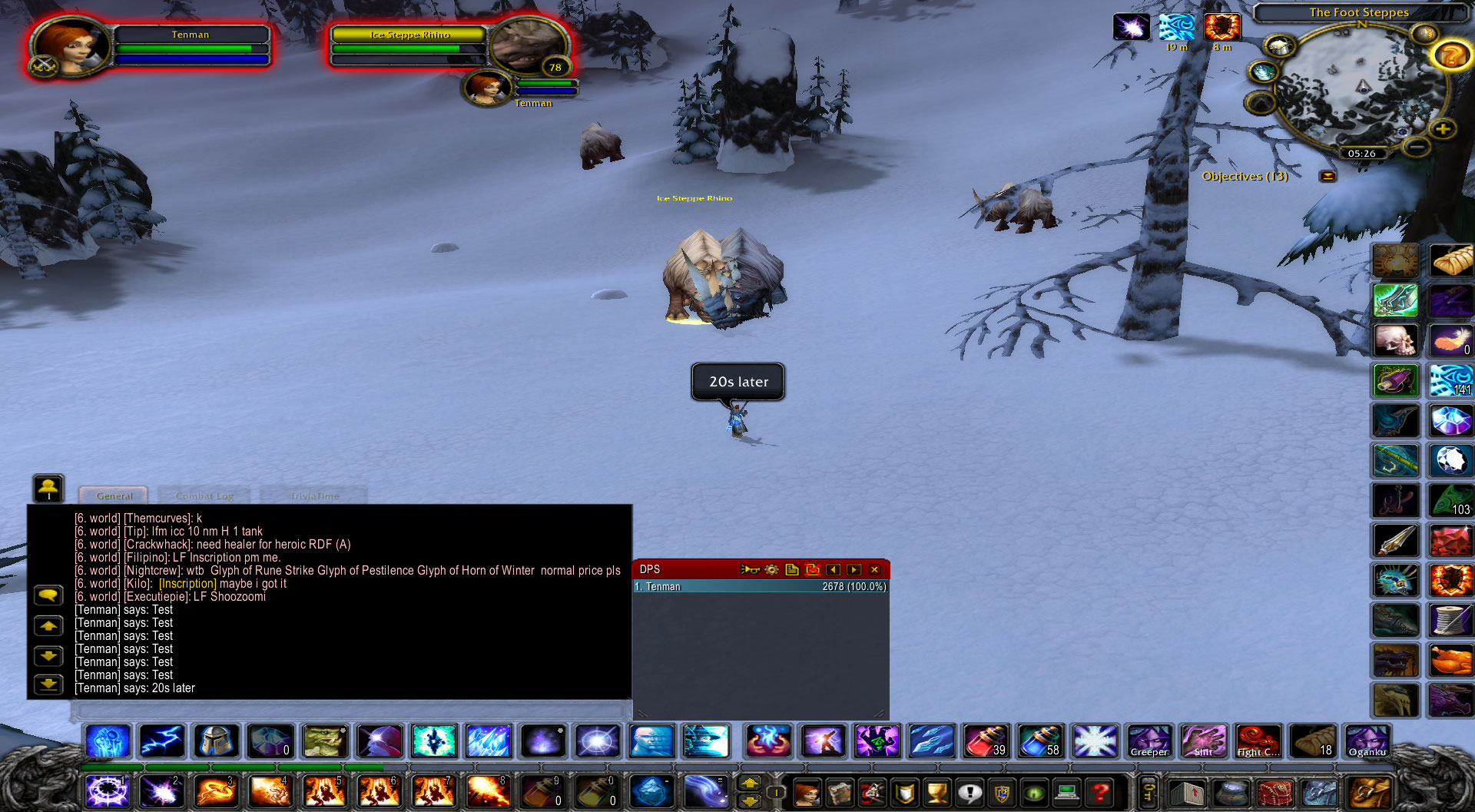Click Recount's crossed-out delete data icon
Viewport: 1475px width, 812px height.
click(813, 569)
